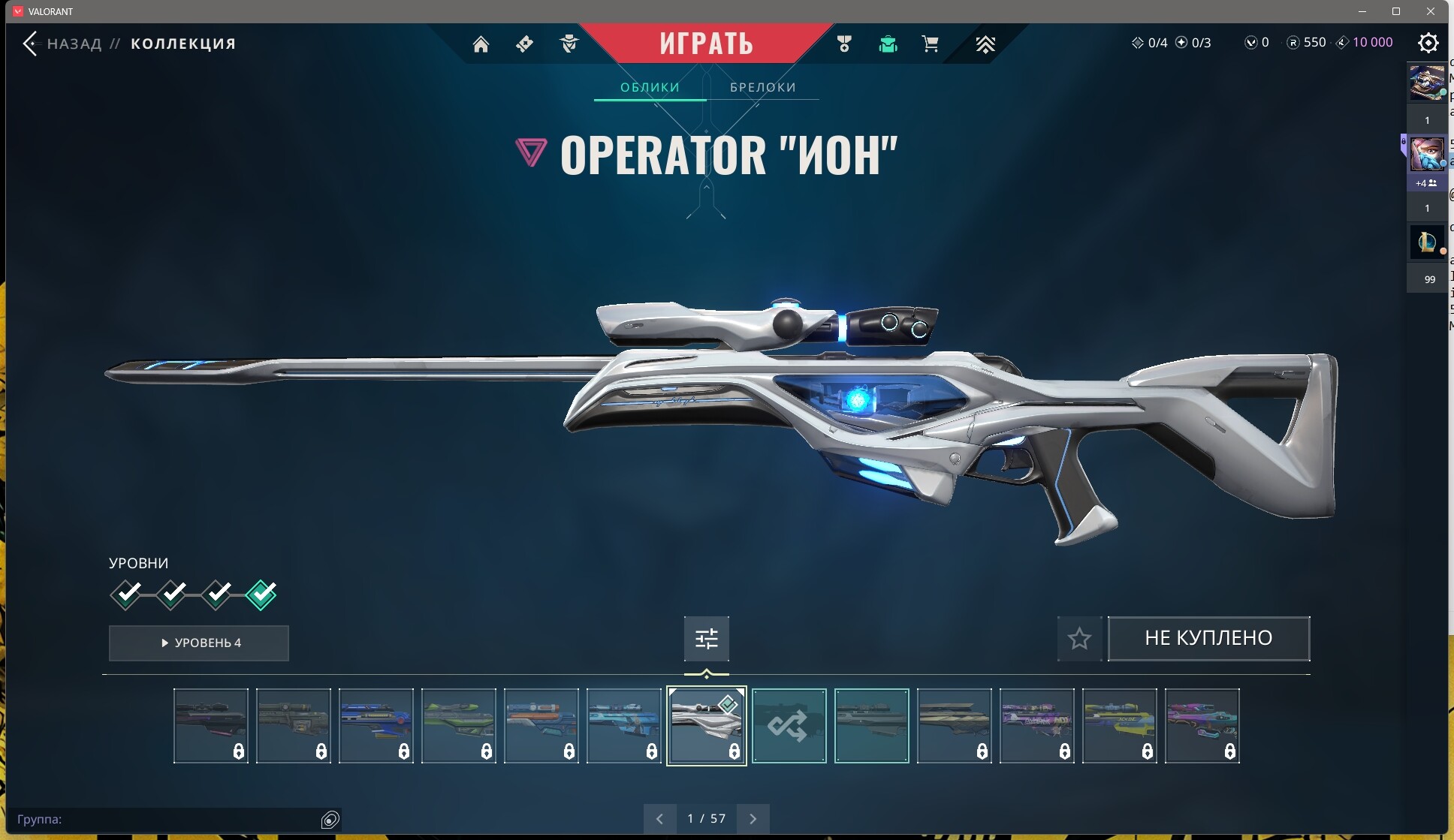Image resolution: width=1454 pixels, height=840 pixels.
Task: Open the home screen icon
Action: coord(481,44)
